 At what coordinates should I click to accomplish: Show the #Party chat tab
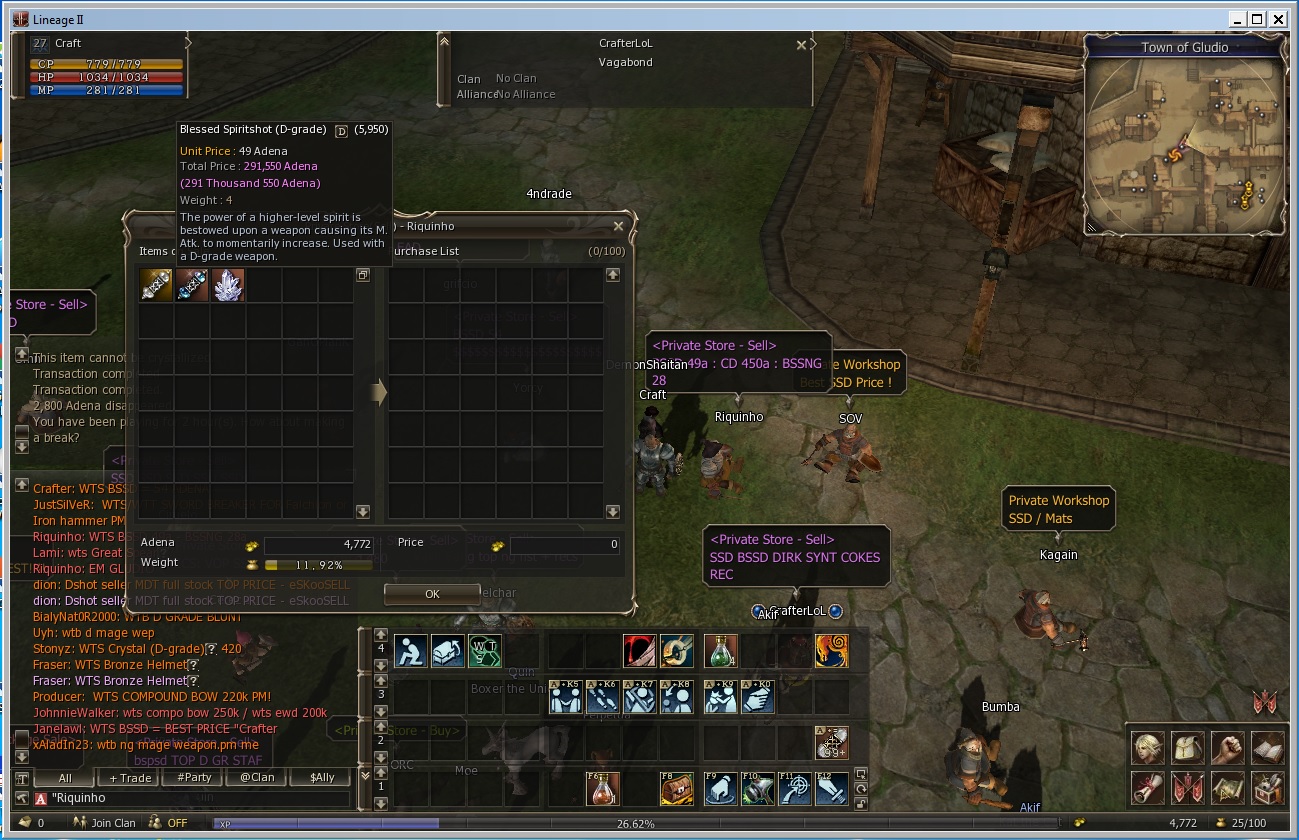point(193,777)
